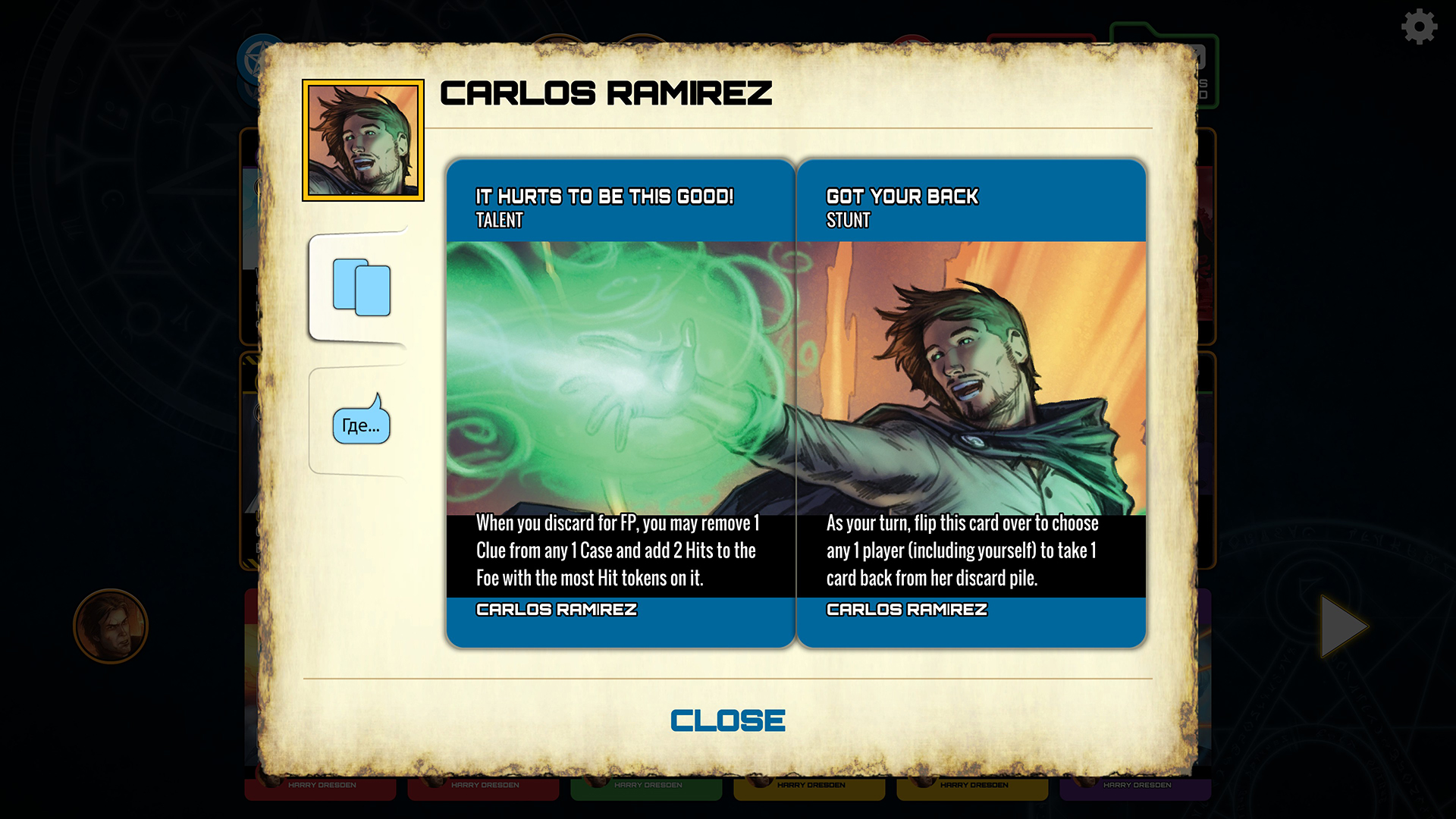Image resolution: width=1456 pixels, height=819 pixels.
Task: Flip the 'Got Your Back' stunt card
Action: pyautogui.click(x=973, y=402)
